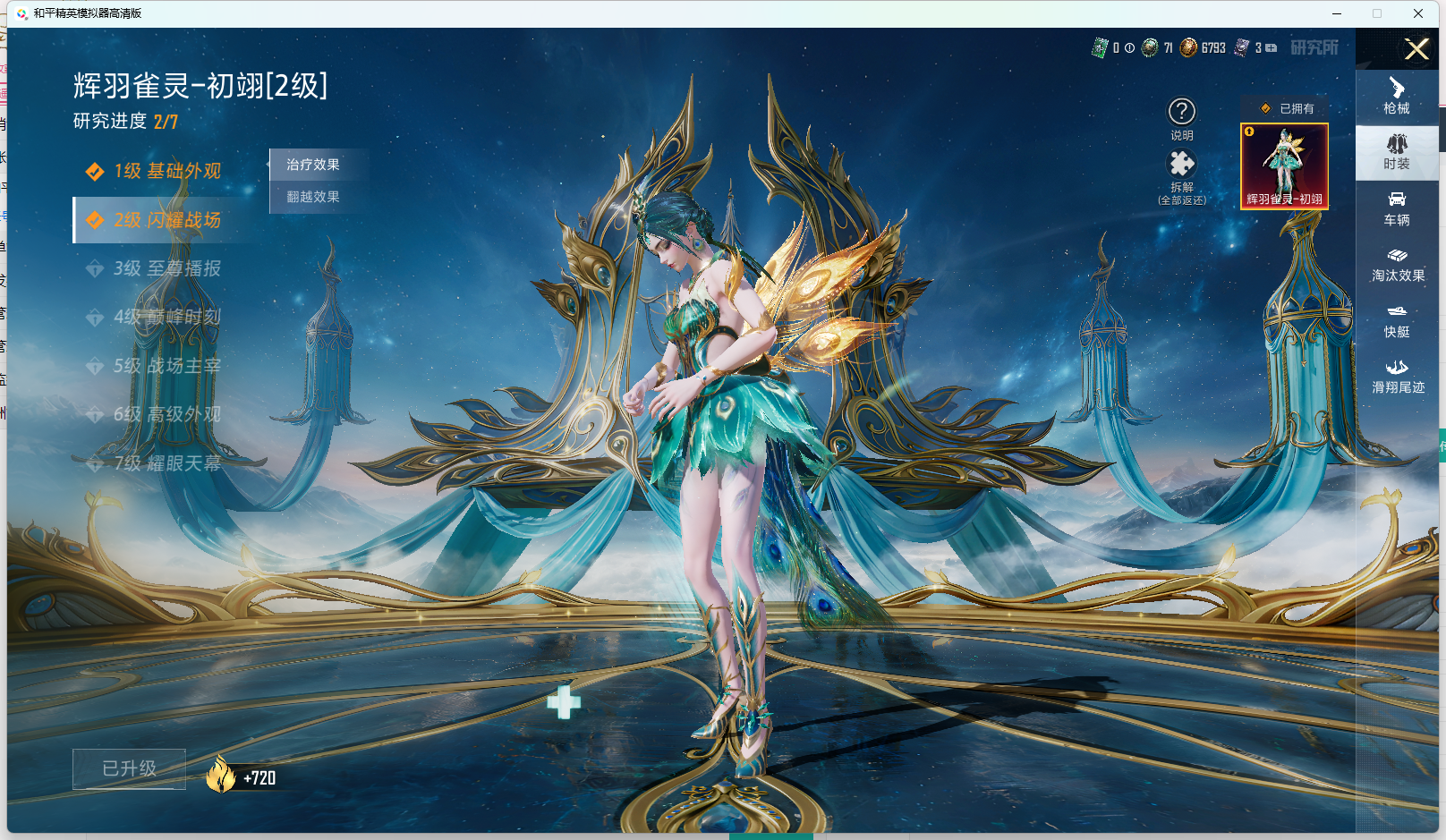
Task: Open the 车辆 category tab
Action: point(1397,208)
